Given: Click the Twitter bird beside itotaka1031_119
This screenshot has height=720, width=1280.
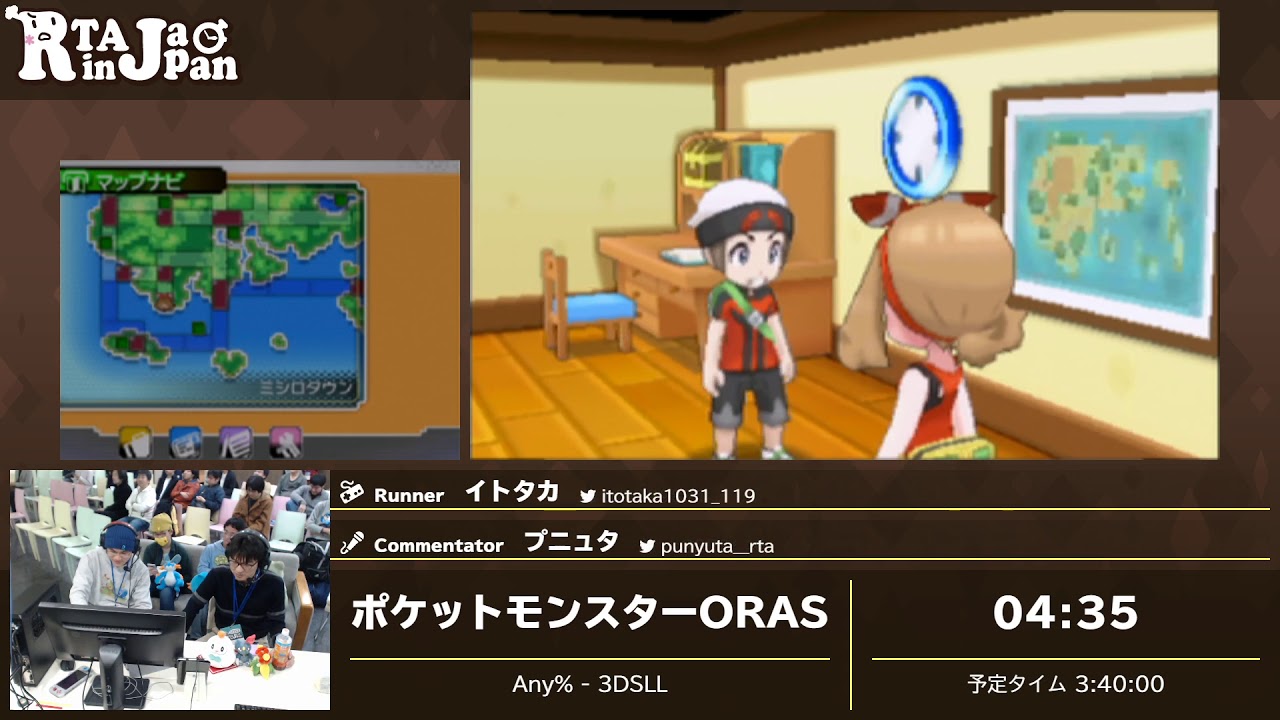Looking at the screenshot, I should pyautogui.click(x=588, y=495).
